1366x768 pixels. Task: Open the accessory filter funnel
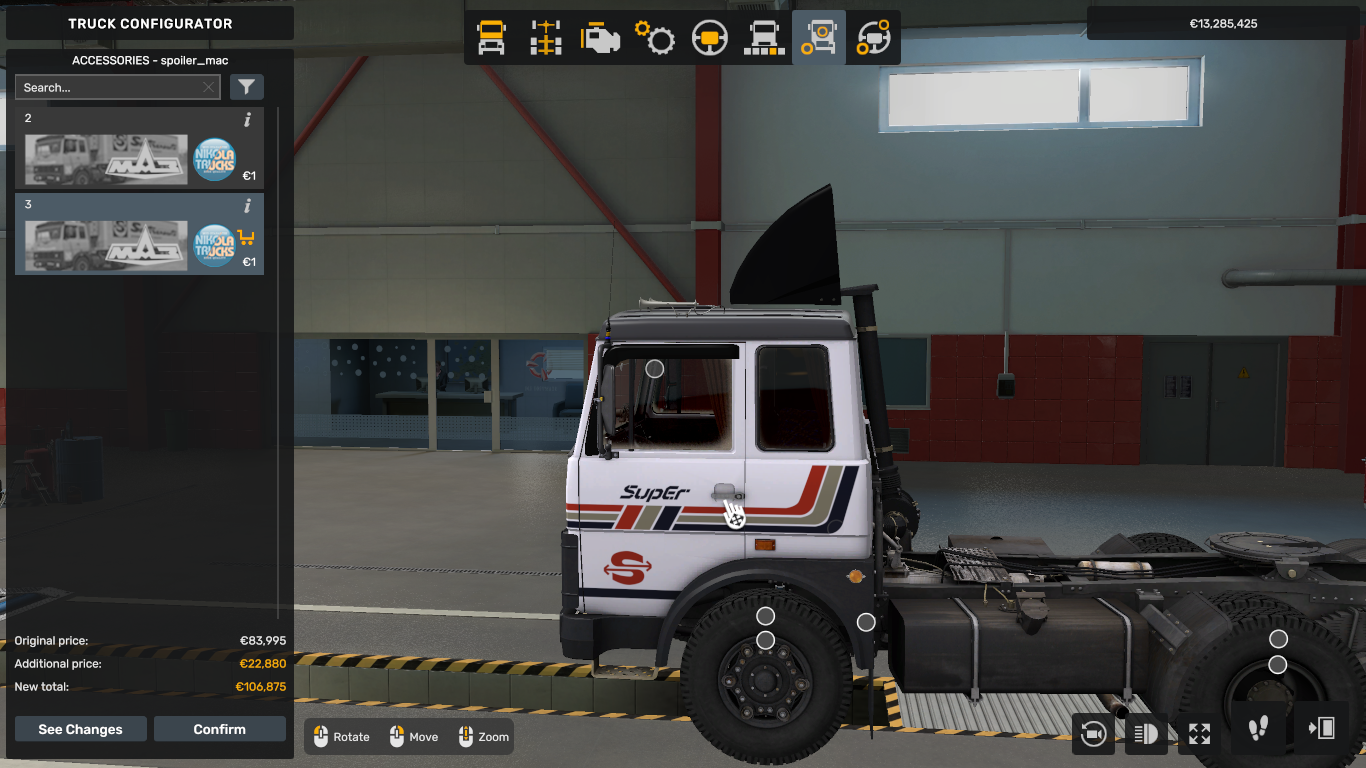246,87
